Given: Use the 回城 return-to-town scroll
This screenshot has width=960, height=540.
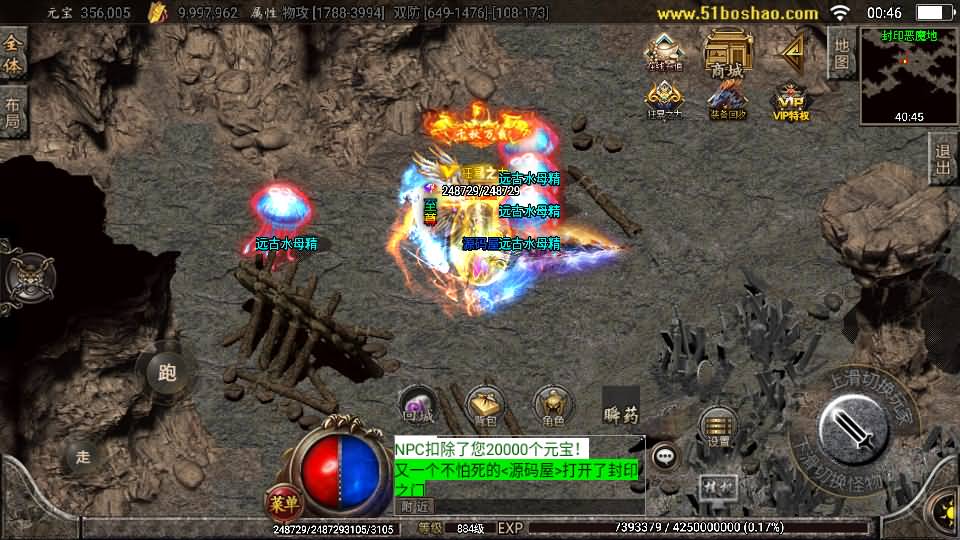Looking at the screenshot, I should coord(417,404).
